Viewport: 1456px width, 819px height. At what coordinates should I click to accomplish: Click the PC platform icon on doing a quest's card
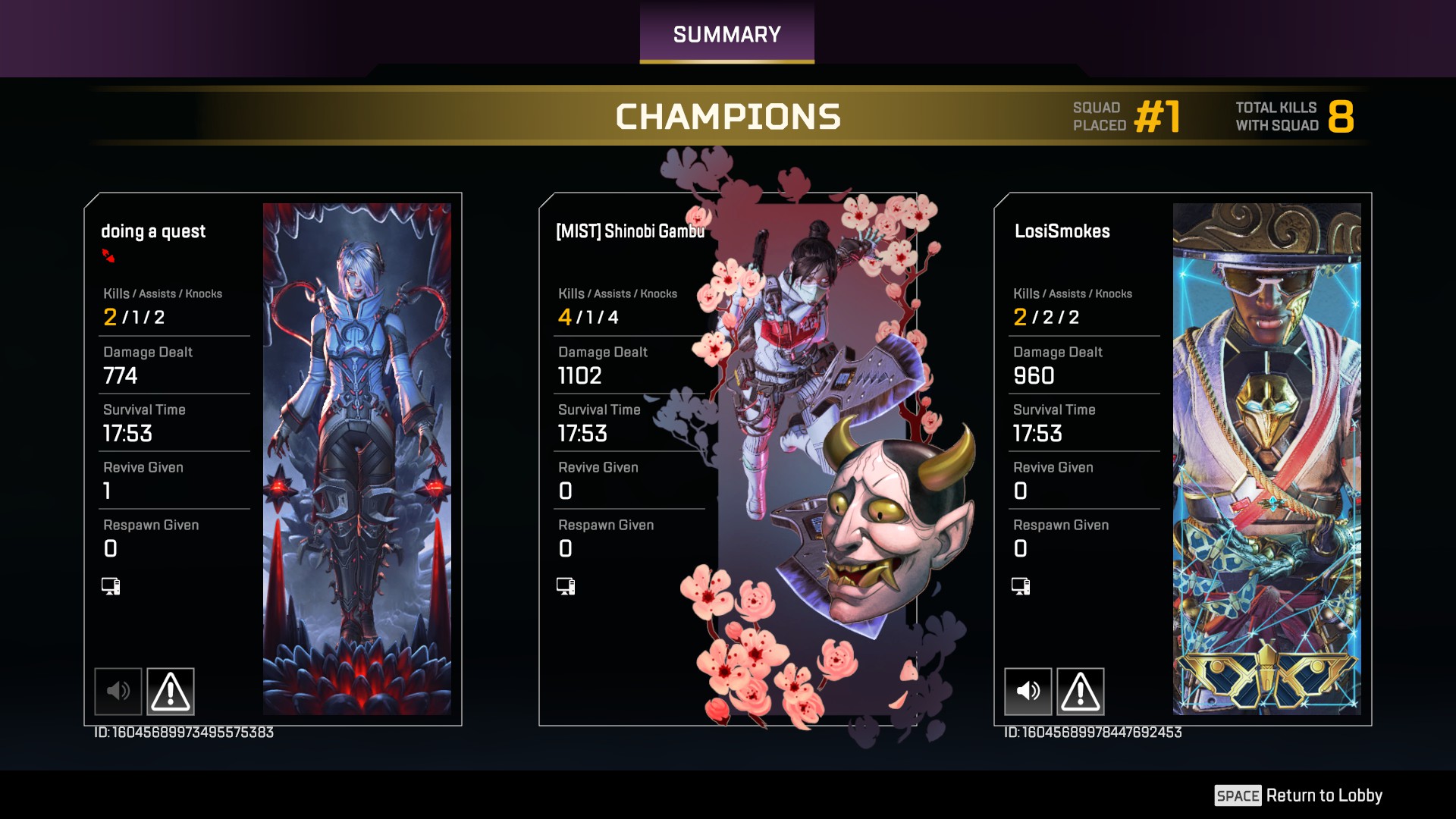coord(110,585)
